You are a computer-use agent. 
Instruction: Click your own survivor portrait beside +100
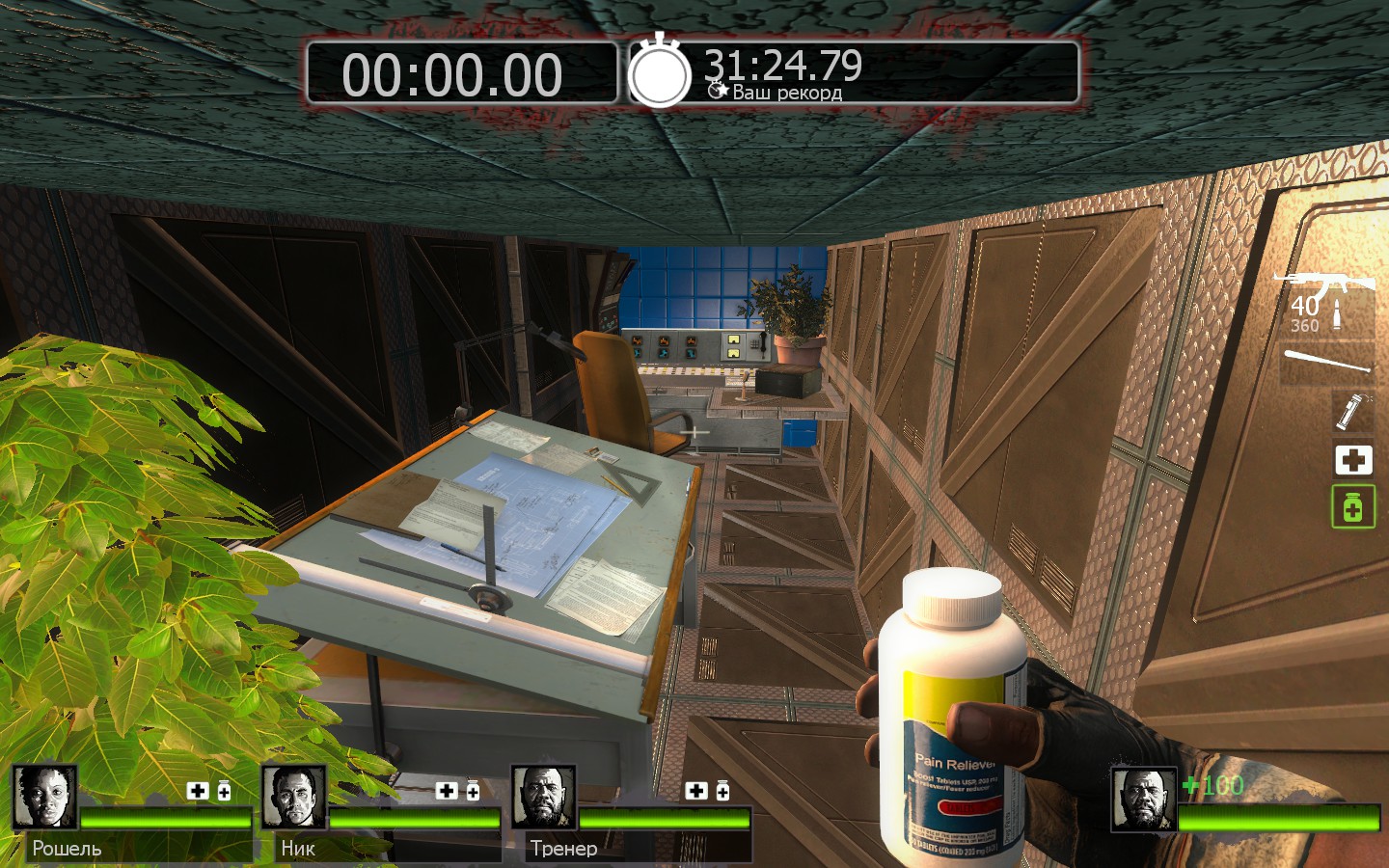(1143, 800)
